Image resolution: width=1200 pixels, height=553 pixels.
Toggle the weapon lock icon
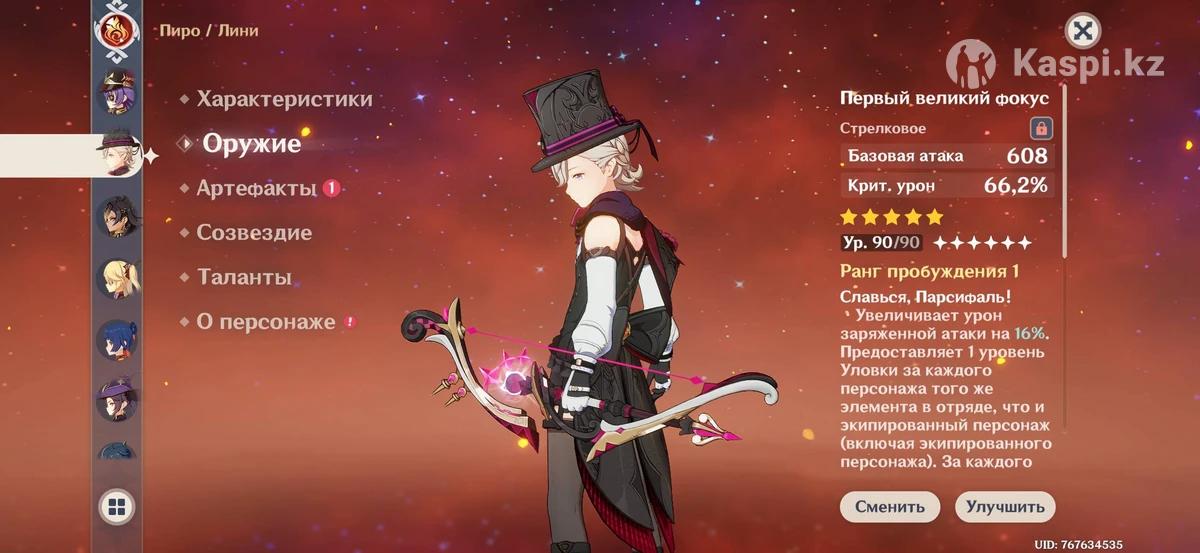click(x=1041, y=128)
